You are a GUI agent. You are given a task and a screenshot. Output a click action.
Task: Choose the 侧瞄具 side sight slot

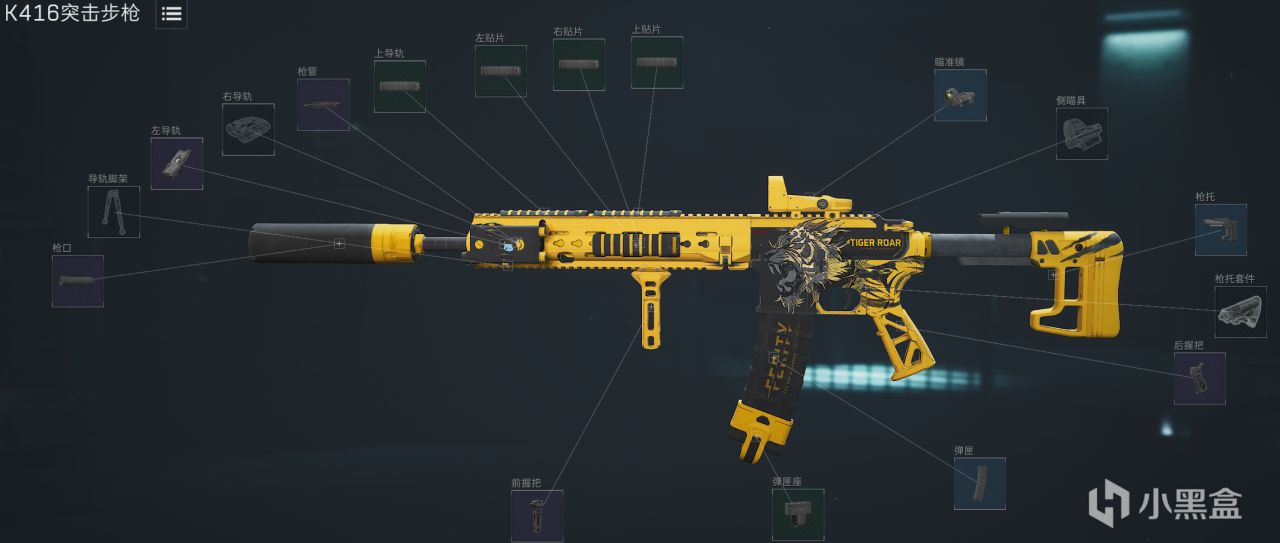[x=1082, y=133]
